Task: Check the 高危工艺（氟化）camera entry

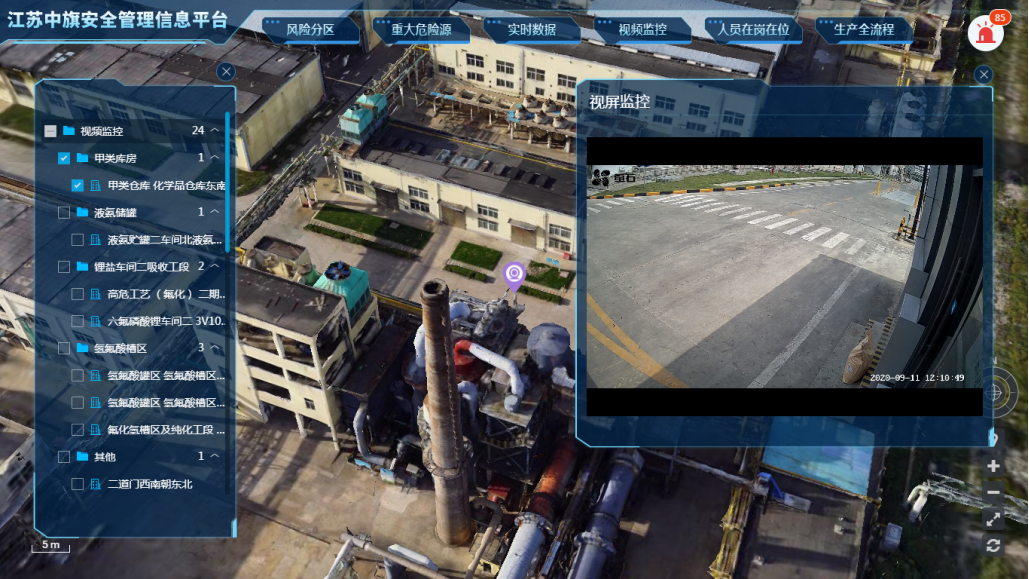Action: (x=78, y=294)
